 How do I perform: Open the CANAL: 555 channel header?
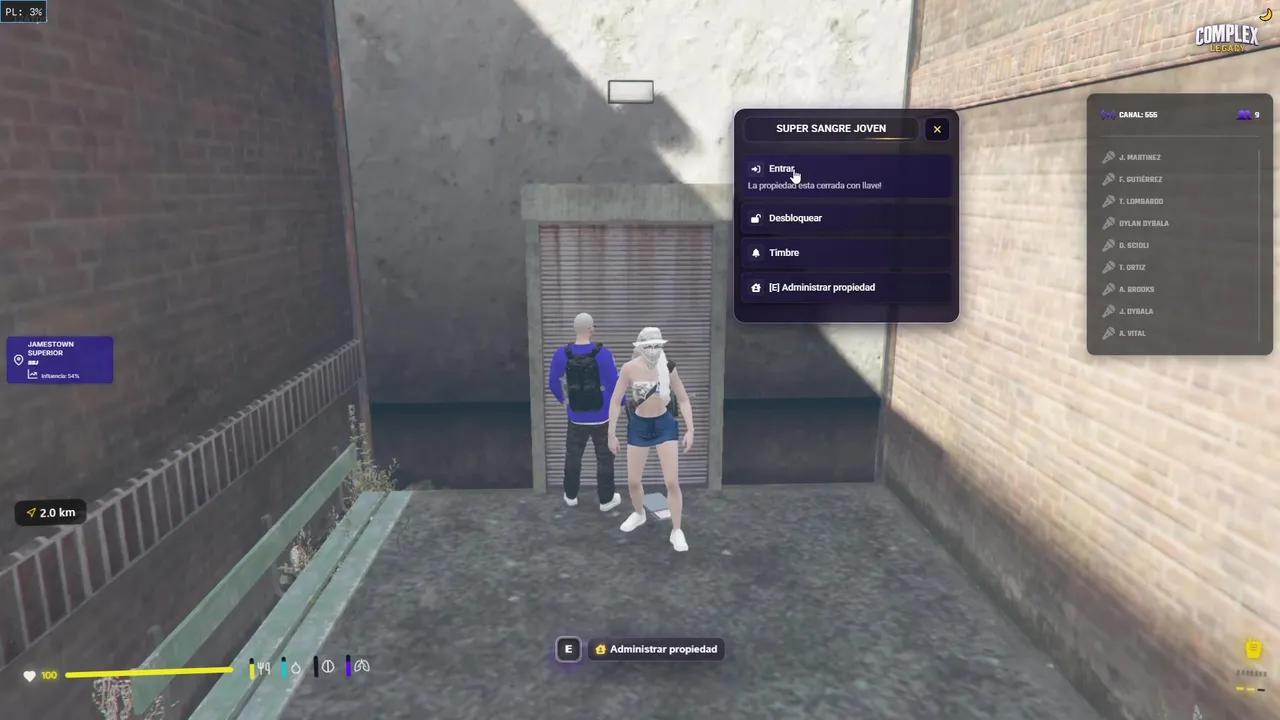click(x=1138, y=114)
